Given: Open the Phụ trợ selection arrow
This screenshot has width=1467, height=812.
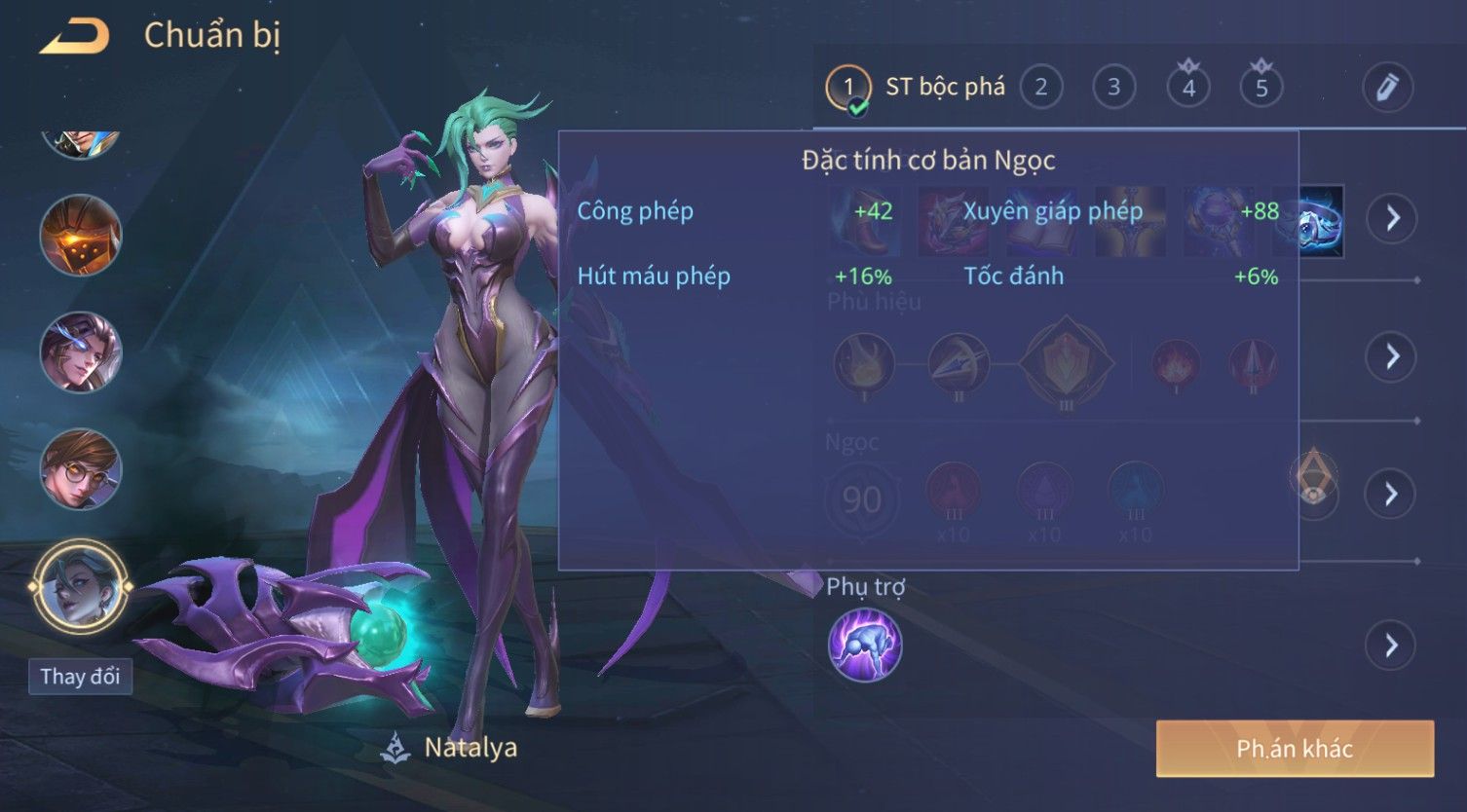Looking at the screenshot, I should pyautogui.click(x=1392, y=645).
